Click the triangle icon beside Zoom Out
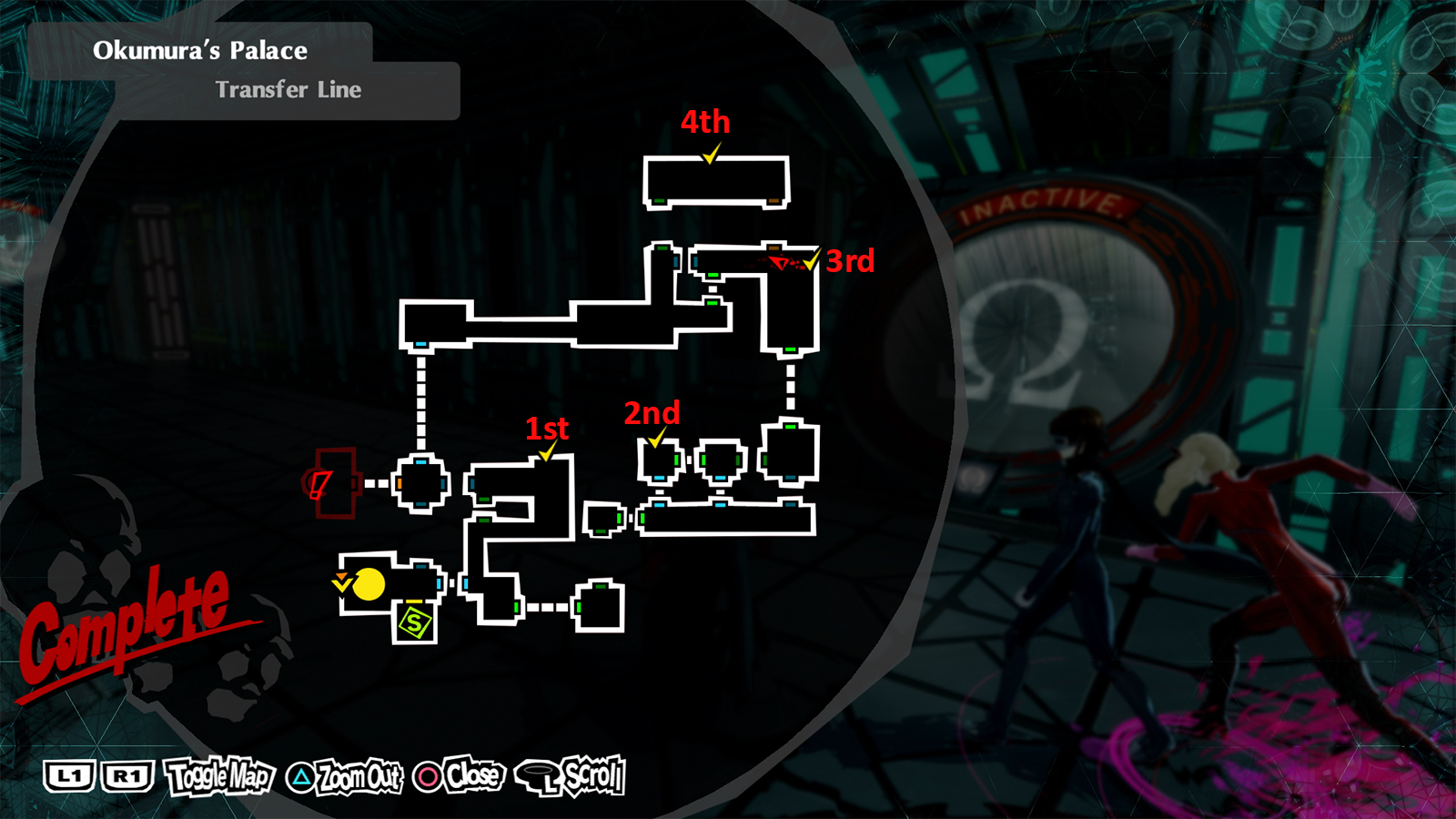This screenshot has width=1456, height=819. click(x=300, y=779)
